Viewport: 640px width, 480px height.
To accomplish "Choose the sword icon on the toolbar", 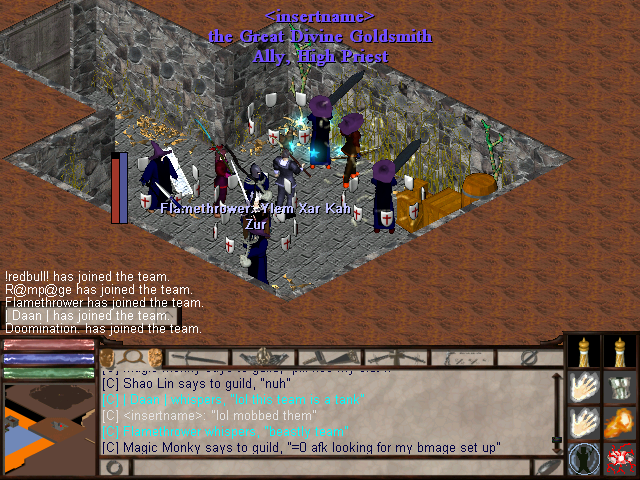I will tap(197, 357).
